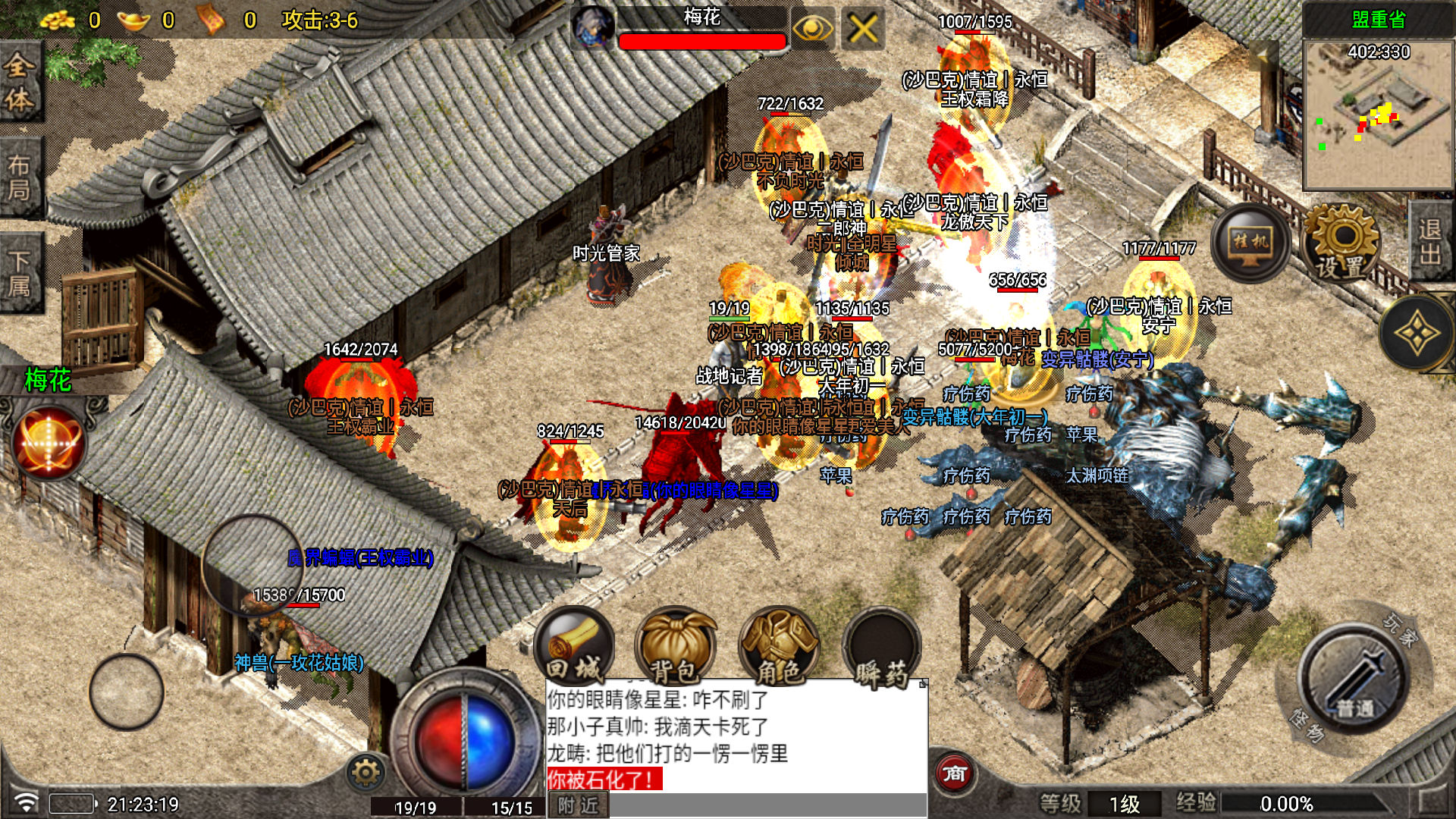Click the small gear beside the health orb
Image resolution: width=1456 pixels, height=819 pixels.
click(x=366, y=773)
